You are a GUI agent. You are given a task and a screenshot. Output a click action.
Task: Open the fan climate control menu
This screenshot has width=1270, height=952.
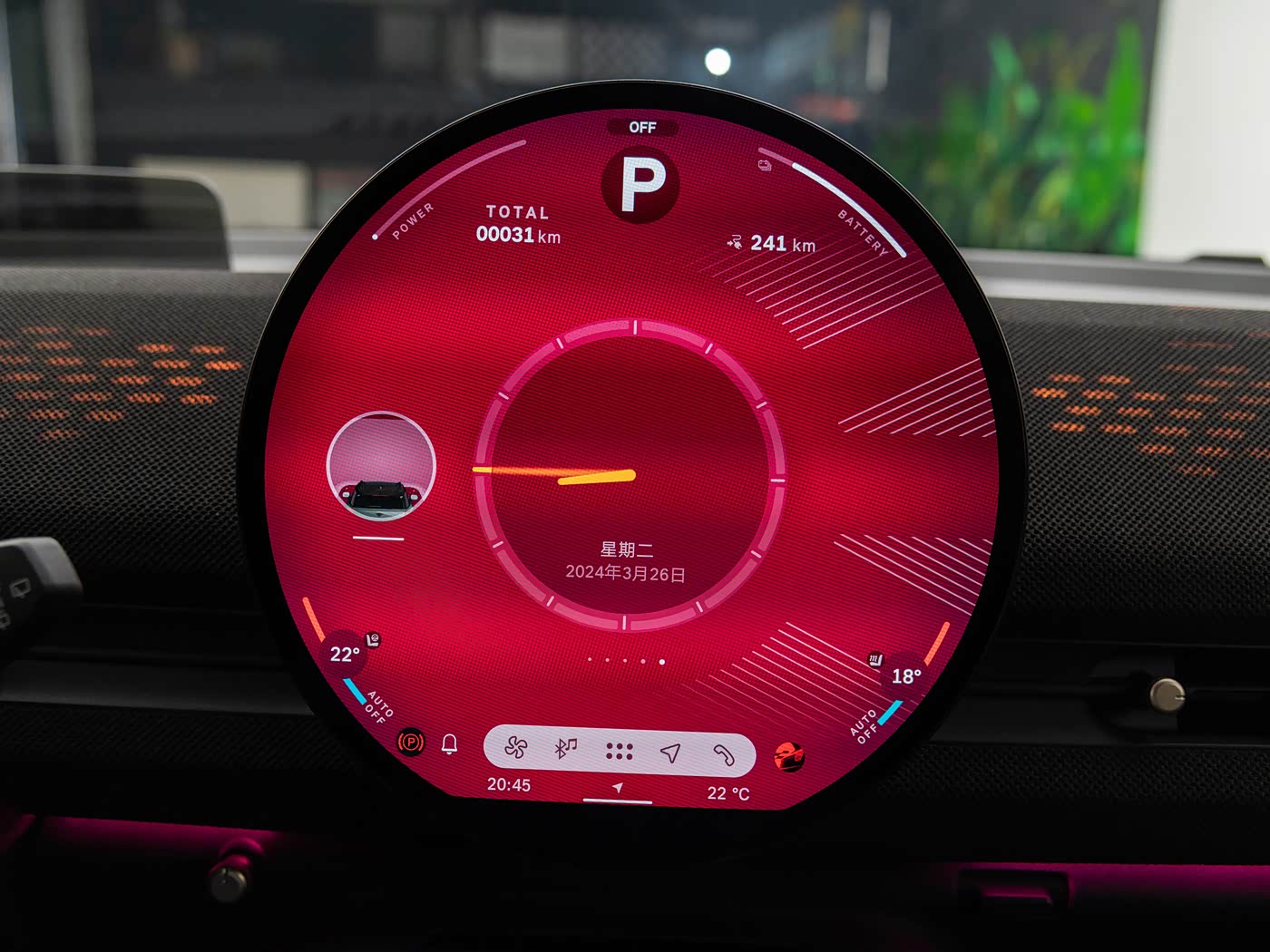(x=516, y=748)
